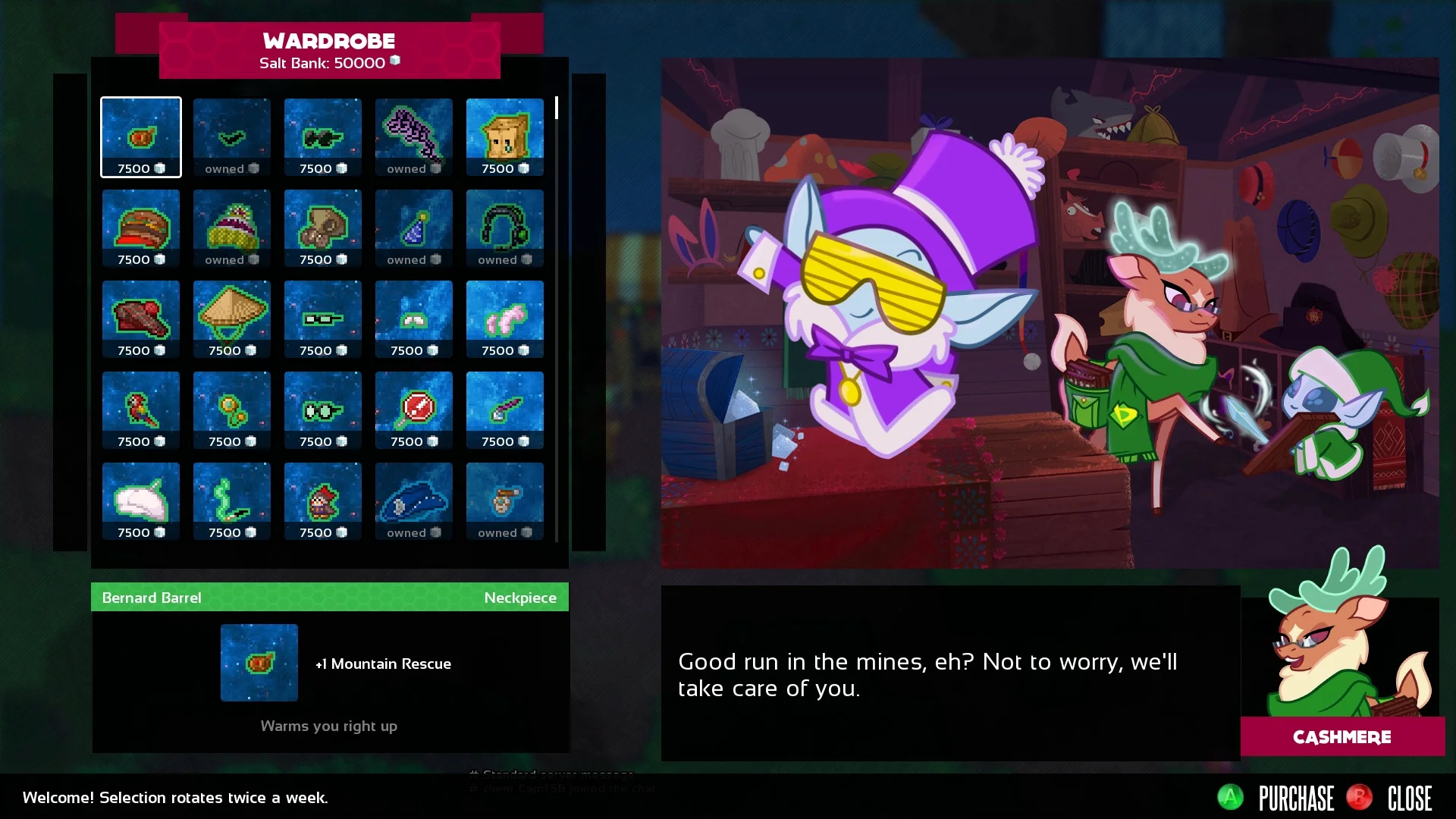Choose the green snake item
This screenshot has width=1456, height=819.
tap(232, 501)
